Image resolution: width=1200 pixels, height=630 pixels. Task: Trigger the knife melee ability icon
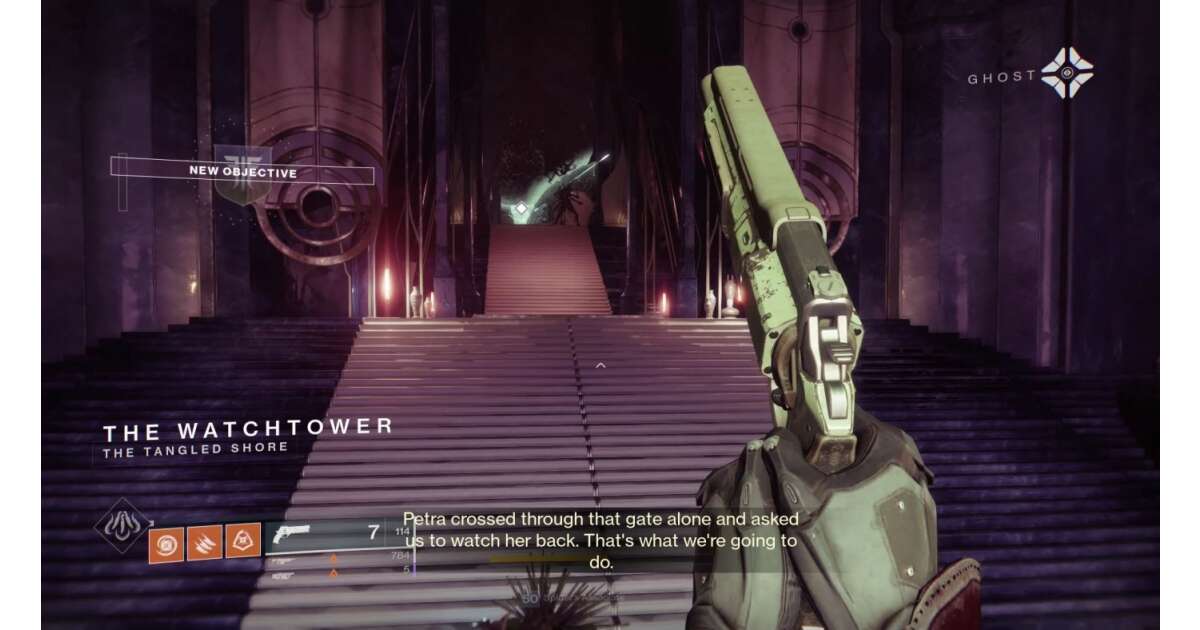pyautogui.click(x=204, y=541)
